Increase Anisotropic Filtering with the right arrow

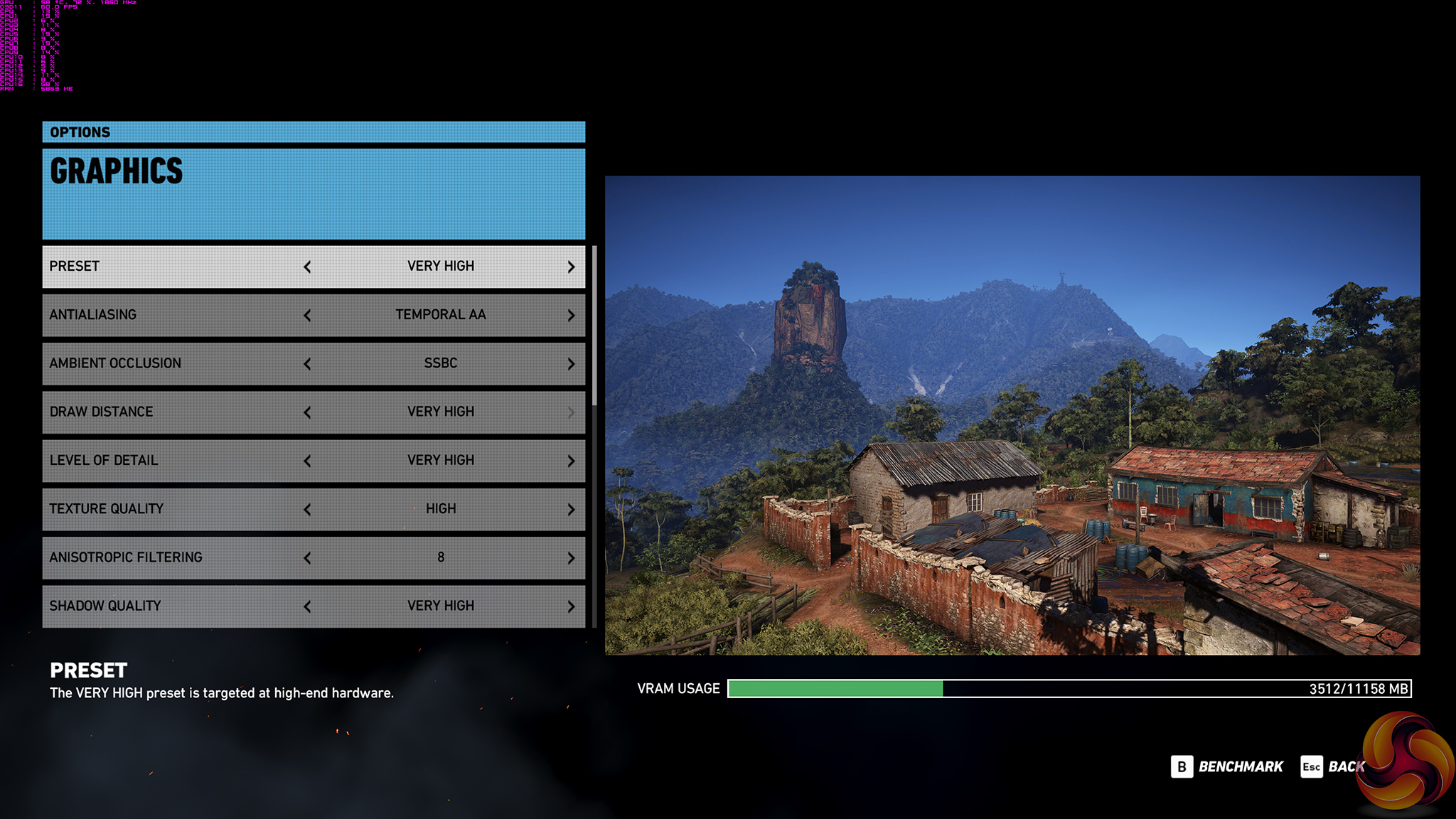[571, 558]
